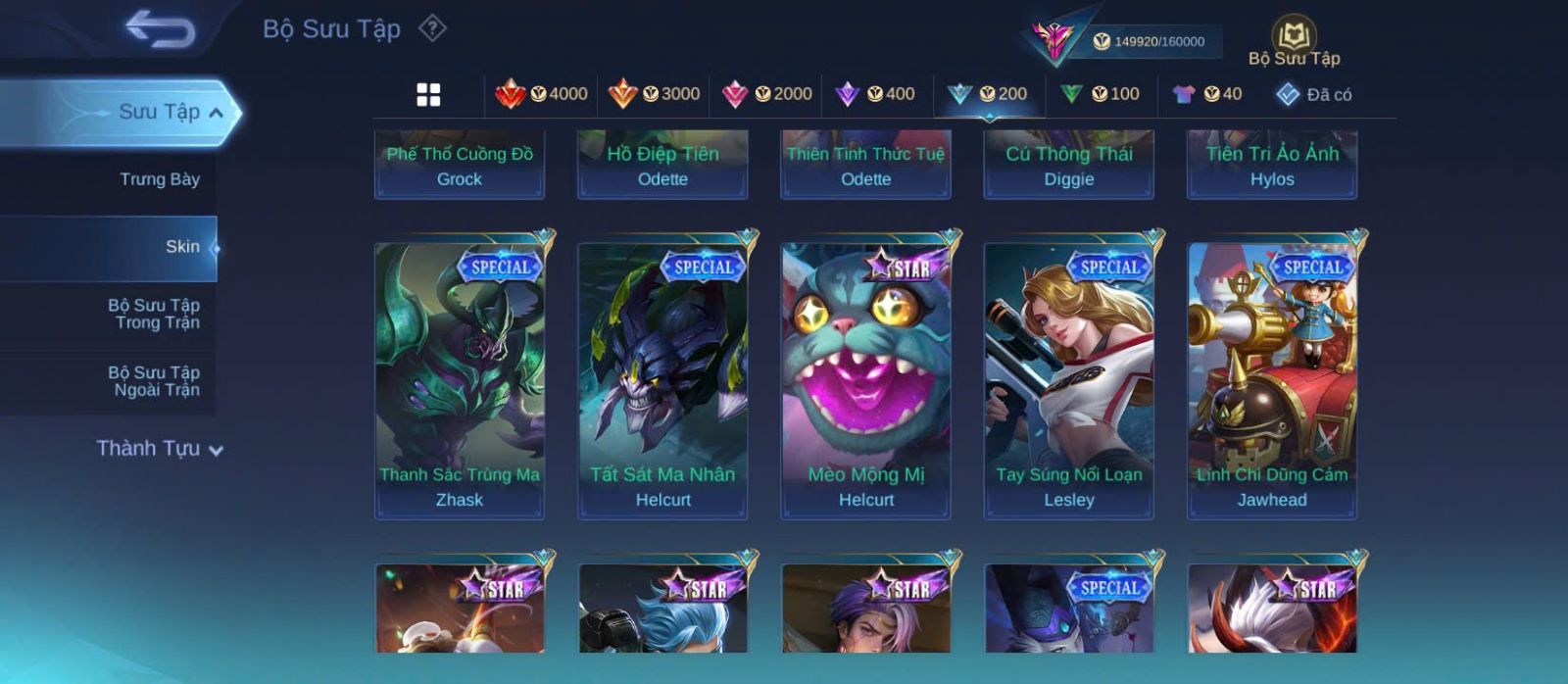
Task: Select the Skin menu entry
Action: click(182, 247)
